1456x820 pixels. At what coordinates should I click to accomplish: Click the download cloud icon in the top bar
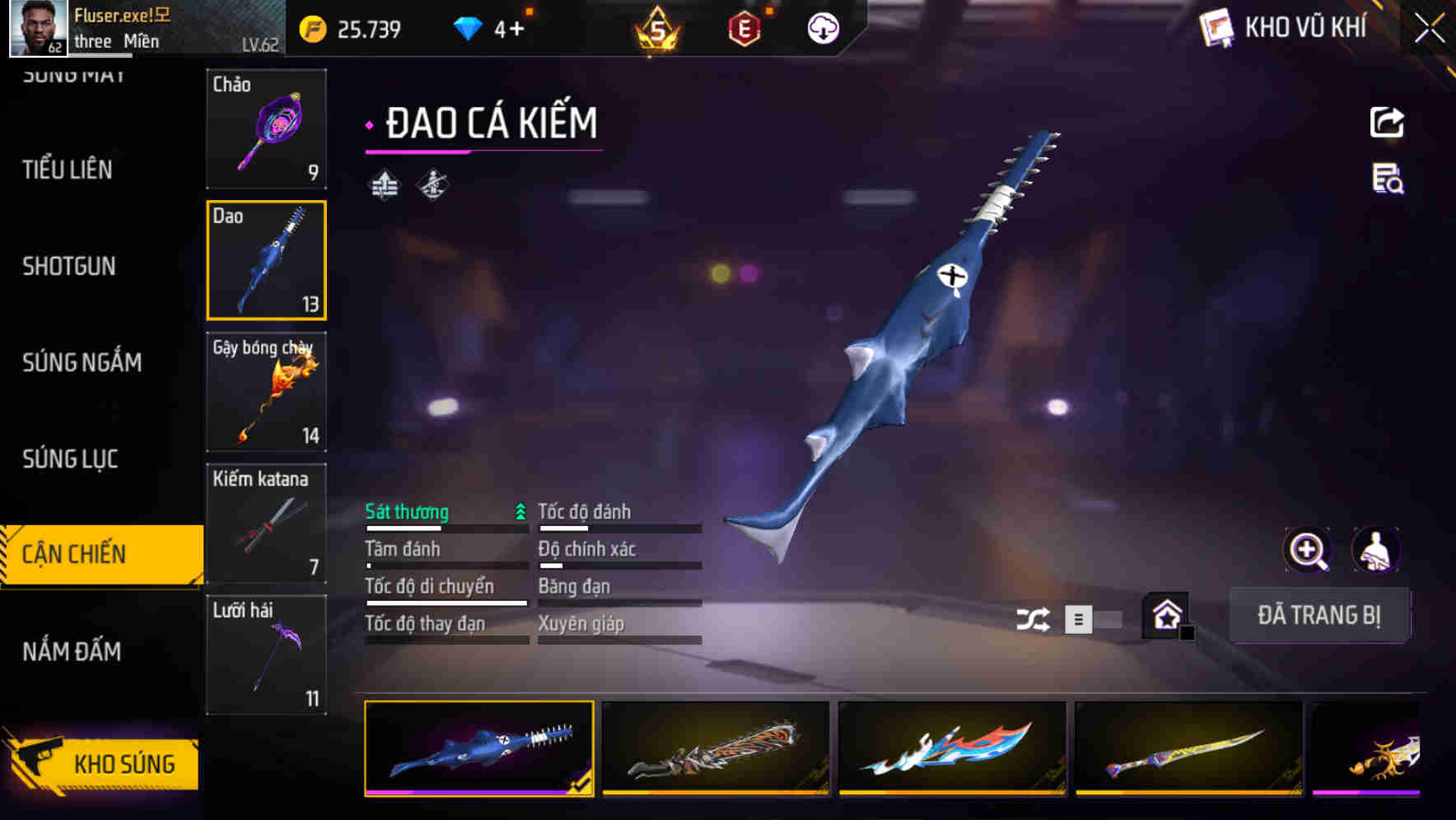pyautogui.click(x=822, y=27)
